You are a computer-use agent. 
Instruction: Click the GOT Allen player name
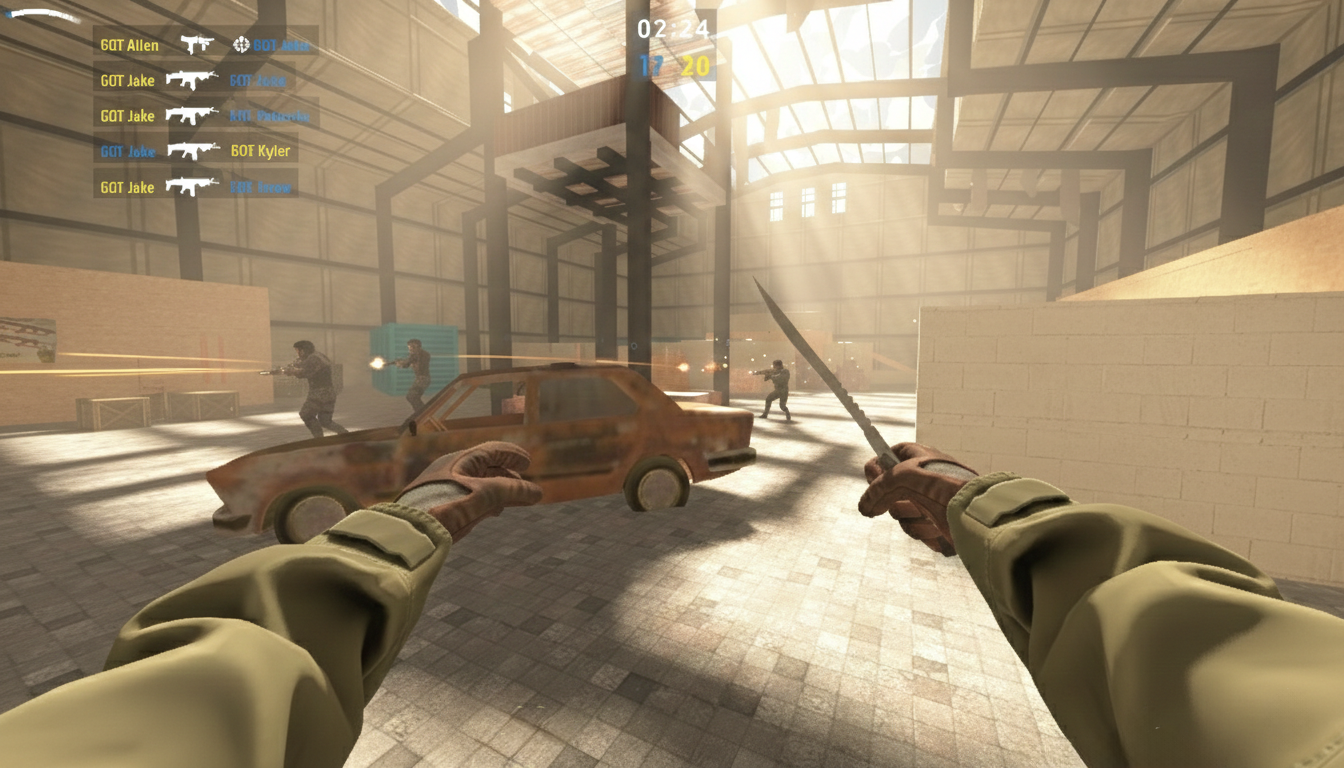tap(128, 44)
